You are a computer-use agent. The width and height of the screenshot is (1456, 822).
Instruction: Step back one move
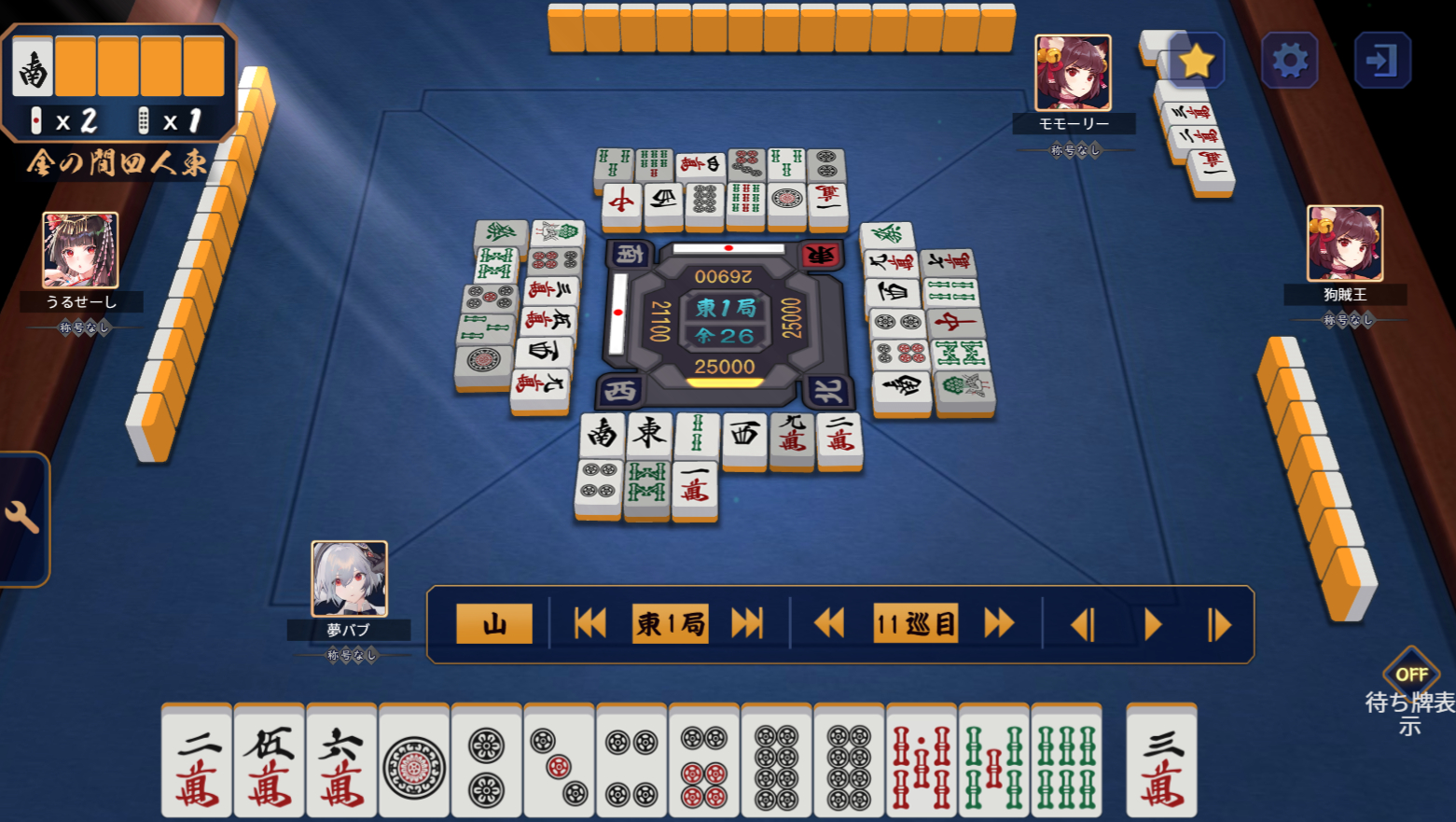(x=1082, y=622)
